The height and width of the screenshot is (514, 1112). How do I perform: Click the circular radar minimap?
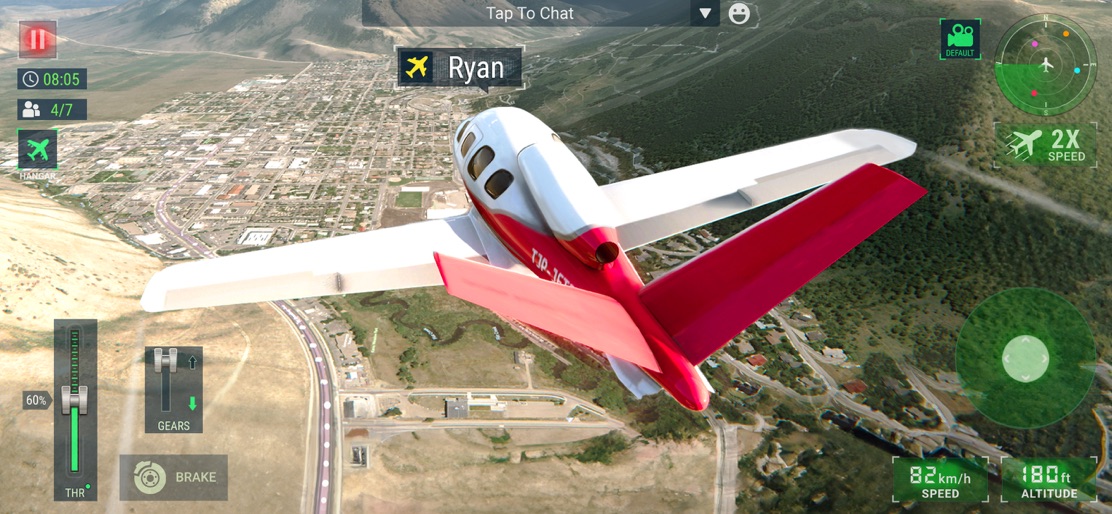point(1046,66)
